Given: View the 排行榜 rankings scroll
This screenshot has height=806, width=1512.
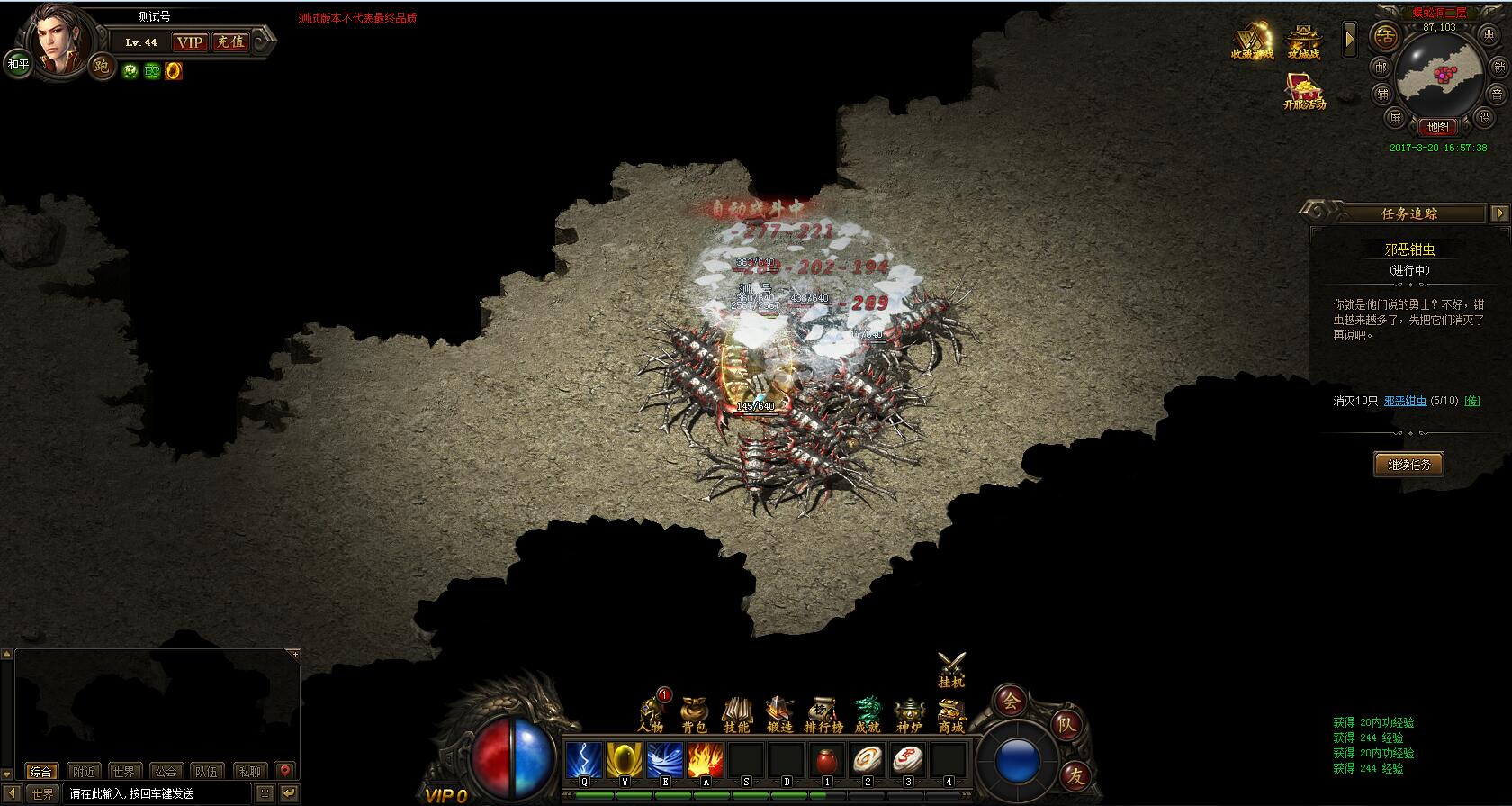Looking at the screenshot, I should click(x=823, y=714).
